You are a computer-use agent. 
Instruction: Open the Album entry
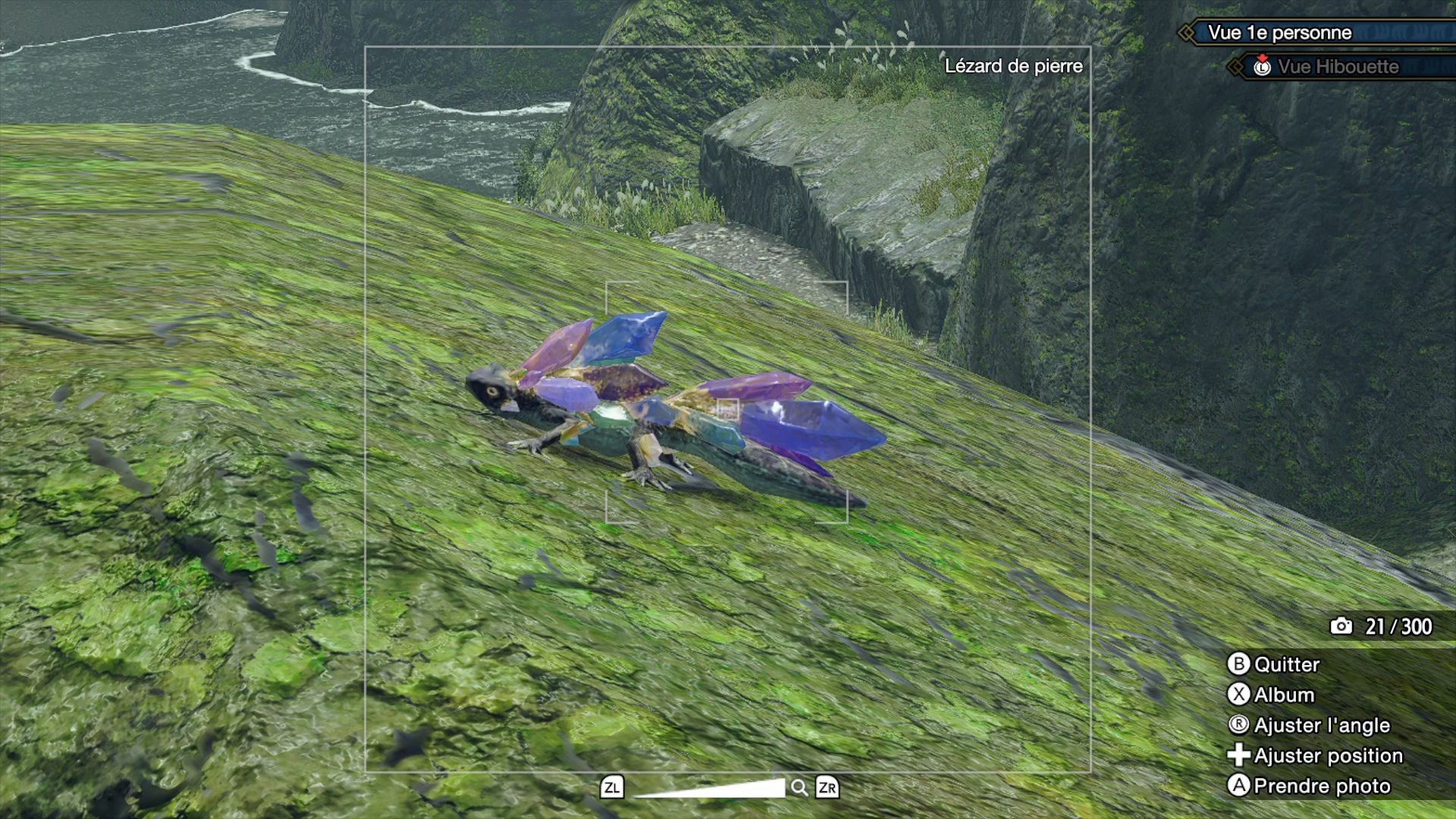coord(1284,695)
